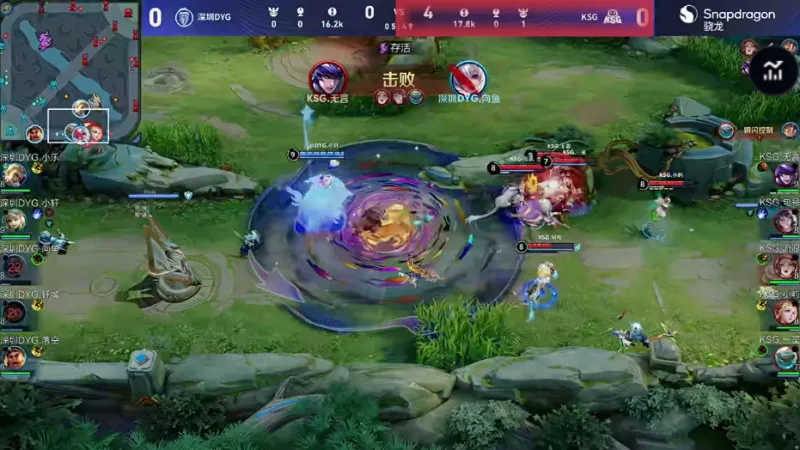The height and width of the screenshot is (450, 800).
Task: Select player 深圳DYG.小轩 portrait
Action: tap(14, 220)
